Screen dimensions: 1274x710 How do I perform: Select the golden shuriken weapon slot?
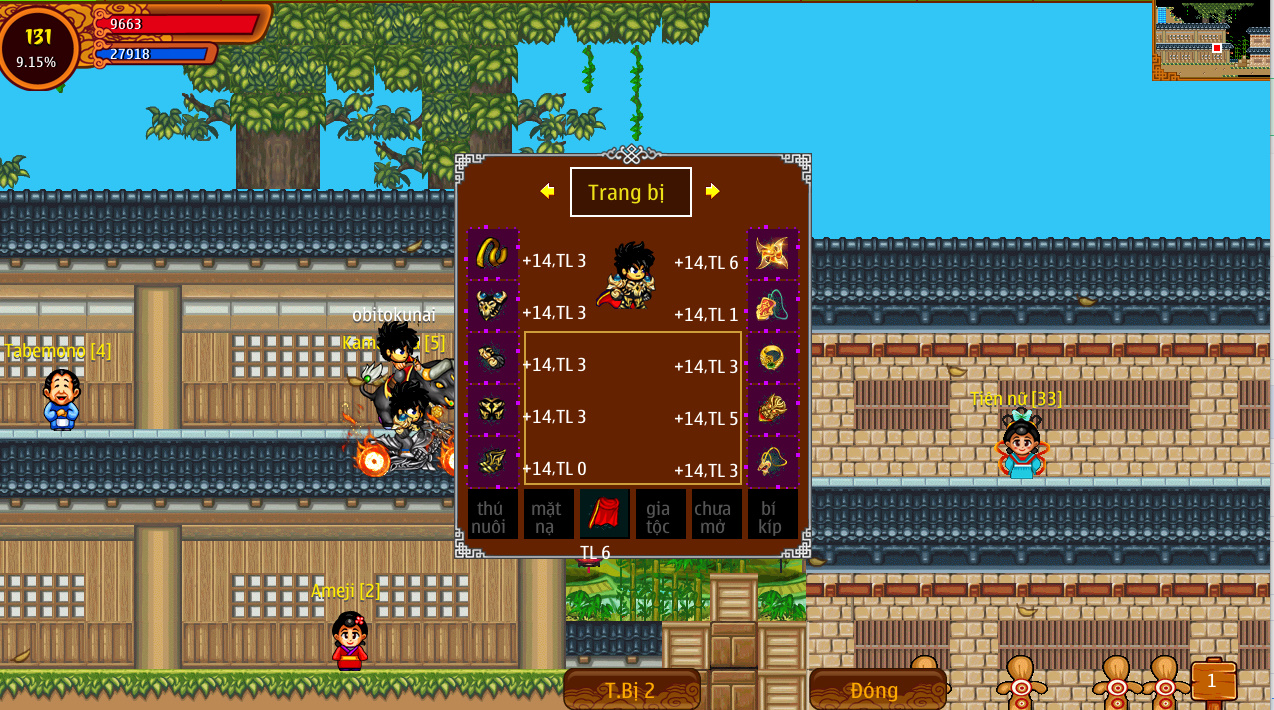click(x=773, y=253)
